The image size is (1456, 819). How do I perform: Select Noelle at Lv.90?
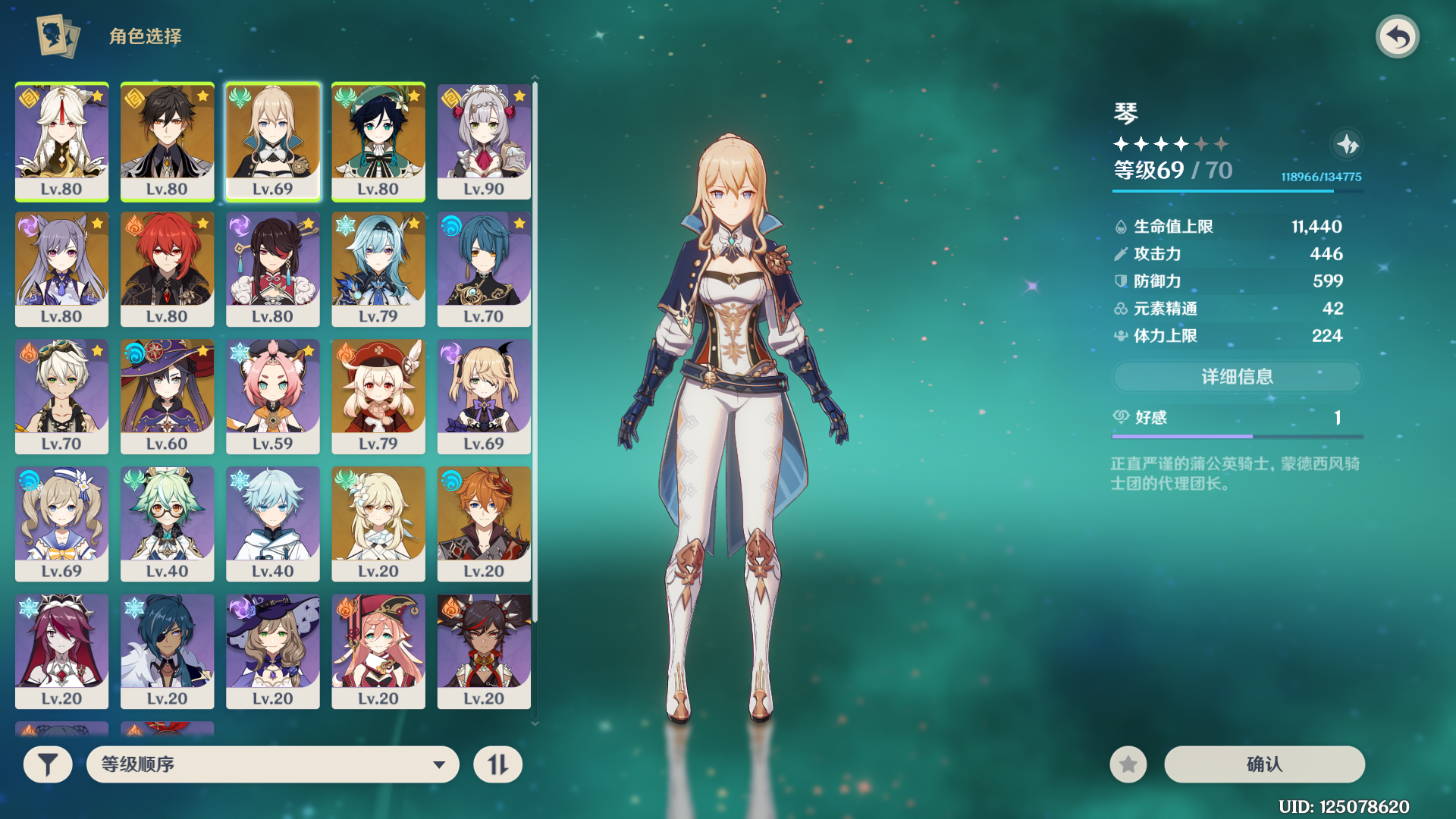coord(484,142)
